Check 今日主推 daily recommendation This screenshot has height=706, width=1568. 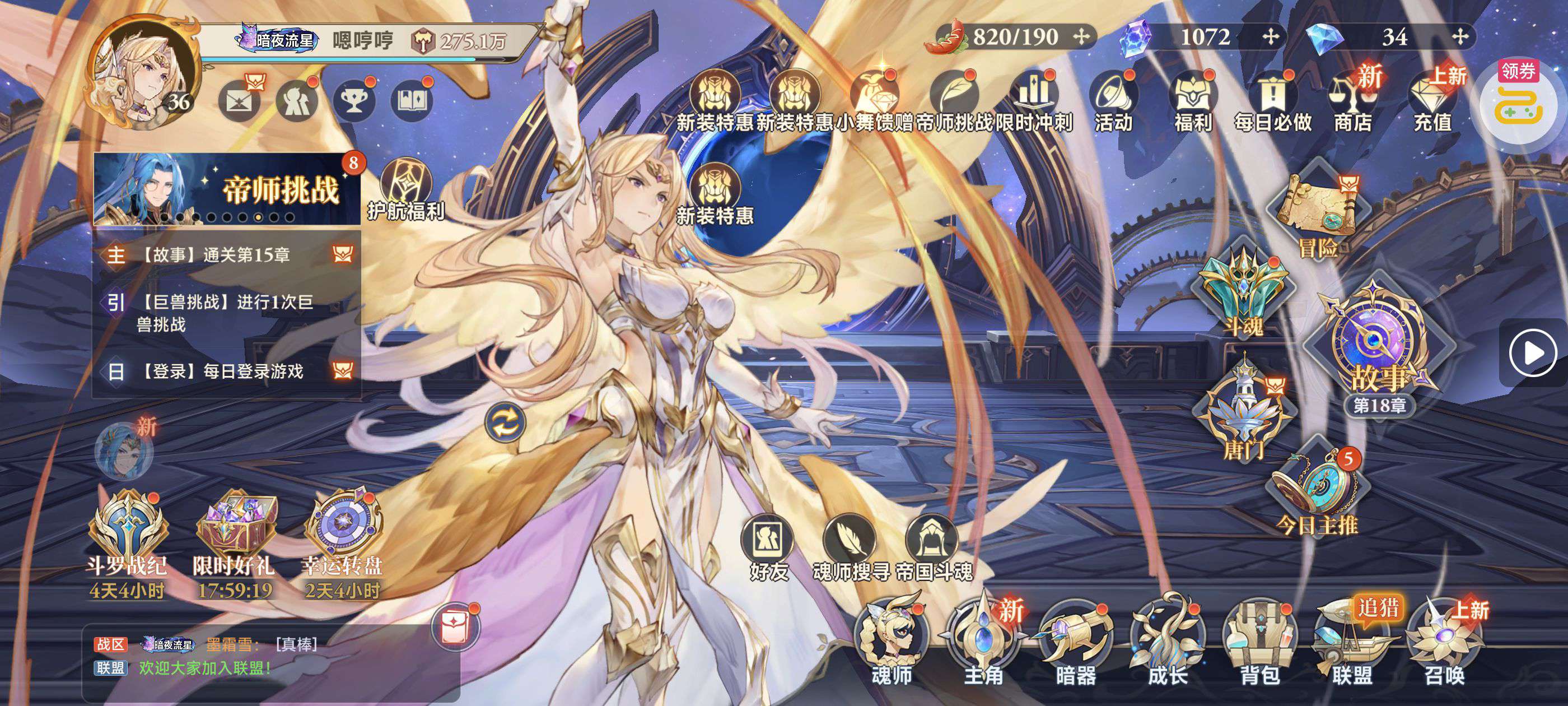point(1318,494)
